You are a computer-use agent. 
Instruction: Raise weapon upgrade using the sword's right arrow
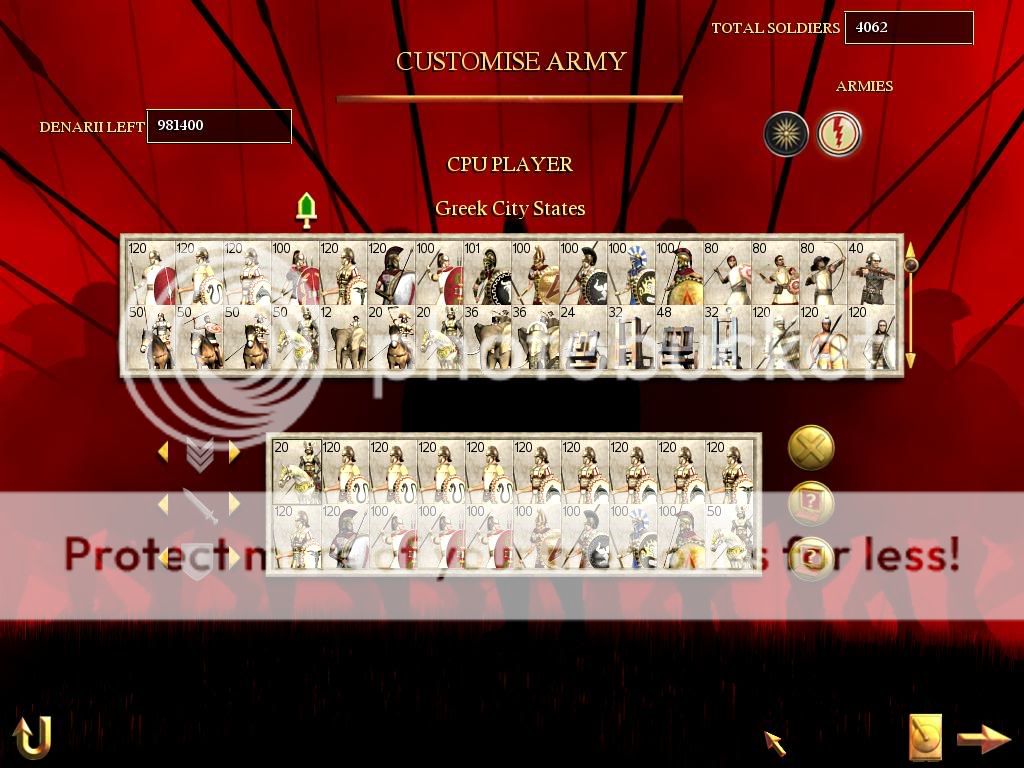point(234,505)
